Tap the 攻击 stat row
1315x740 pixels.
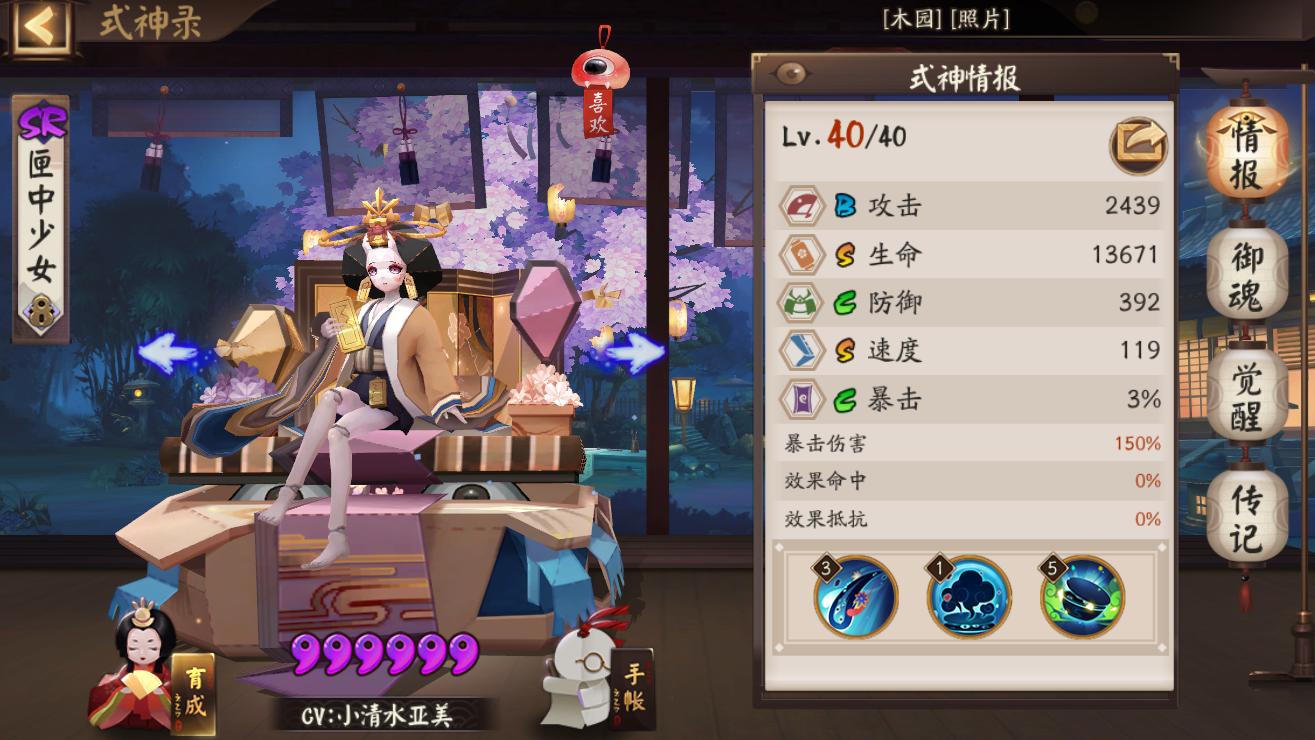click(x=968, y=206)
